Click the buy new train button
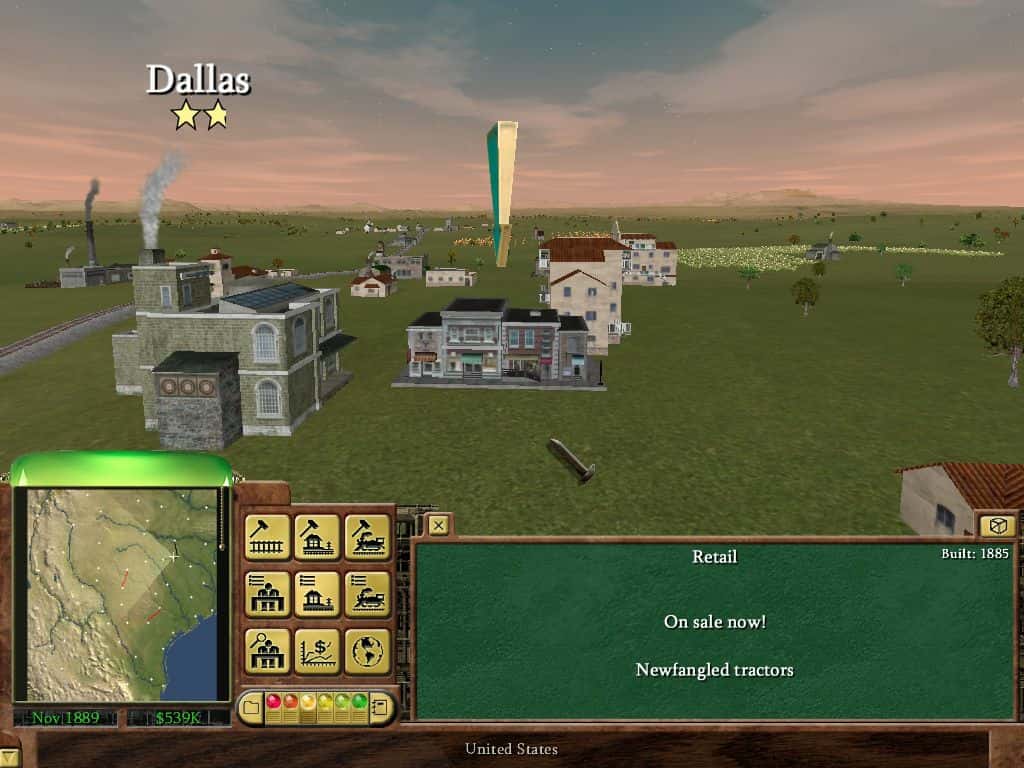 (x=367, y=537)
